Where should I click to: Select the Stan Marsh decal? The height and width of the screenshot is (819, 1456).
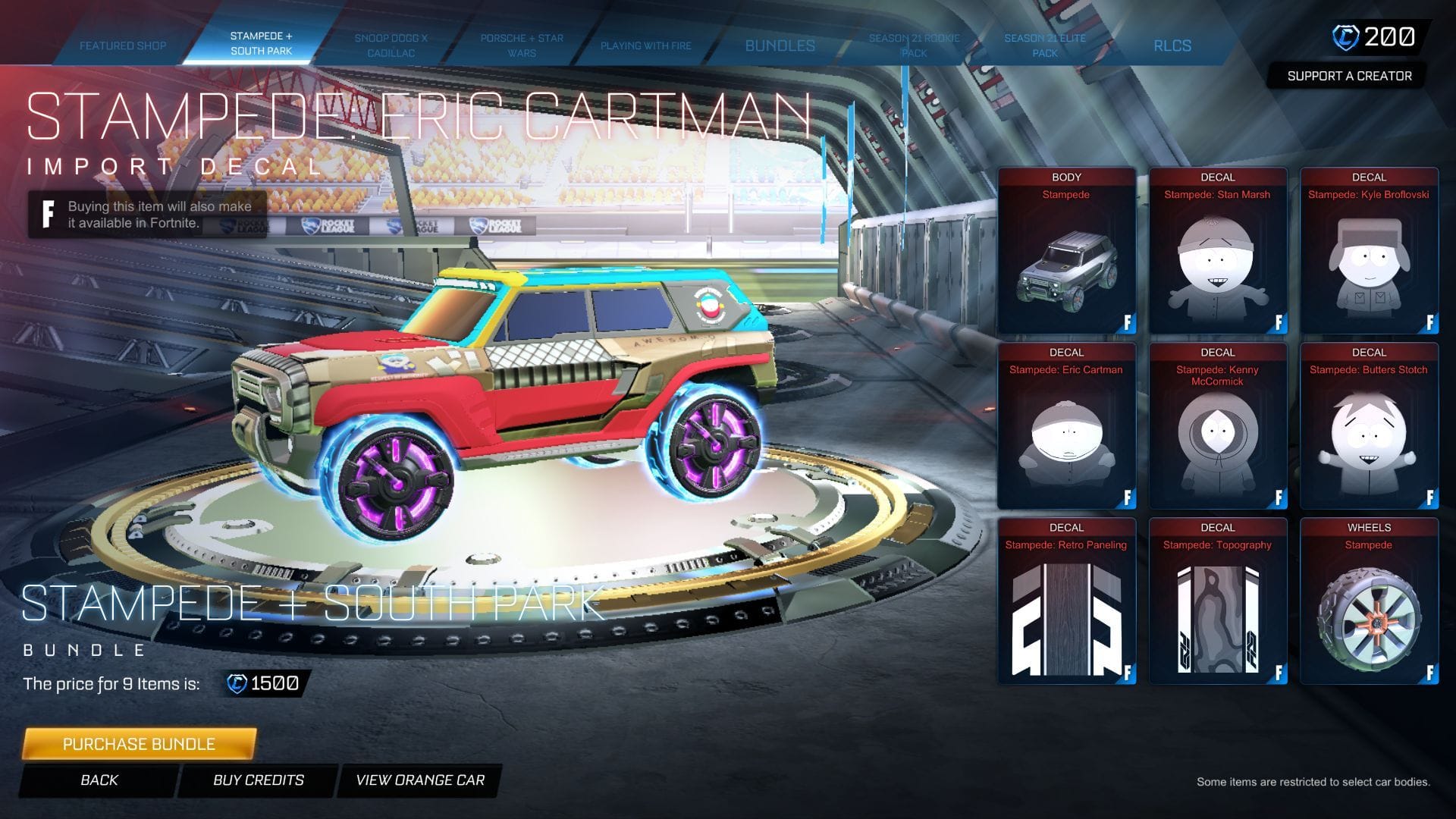coord(1218,252)
